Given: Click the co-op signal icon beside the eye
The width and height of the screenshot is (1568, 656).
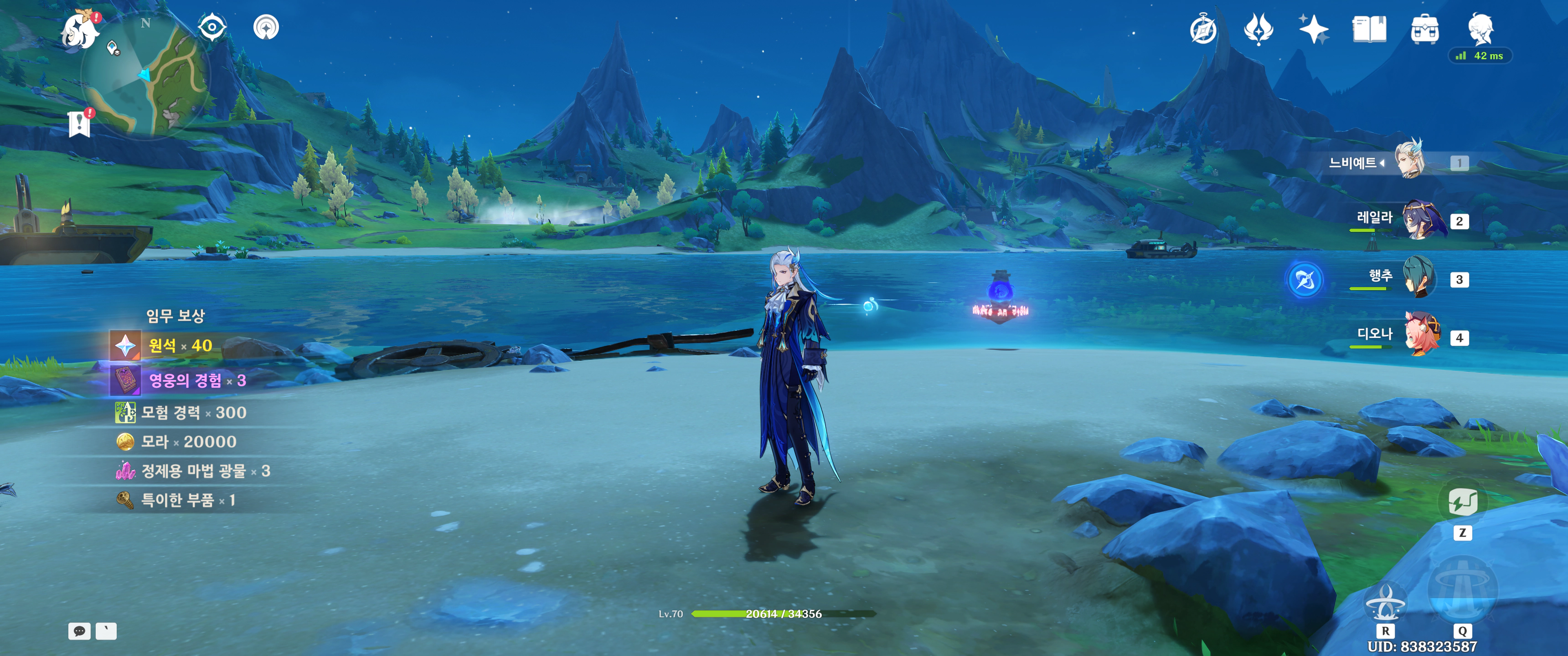Looking at the screenshot, I should pos(266,27).
